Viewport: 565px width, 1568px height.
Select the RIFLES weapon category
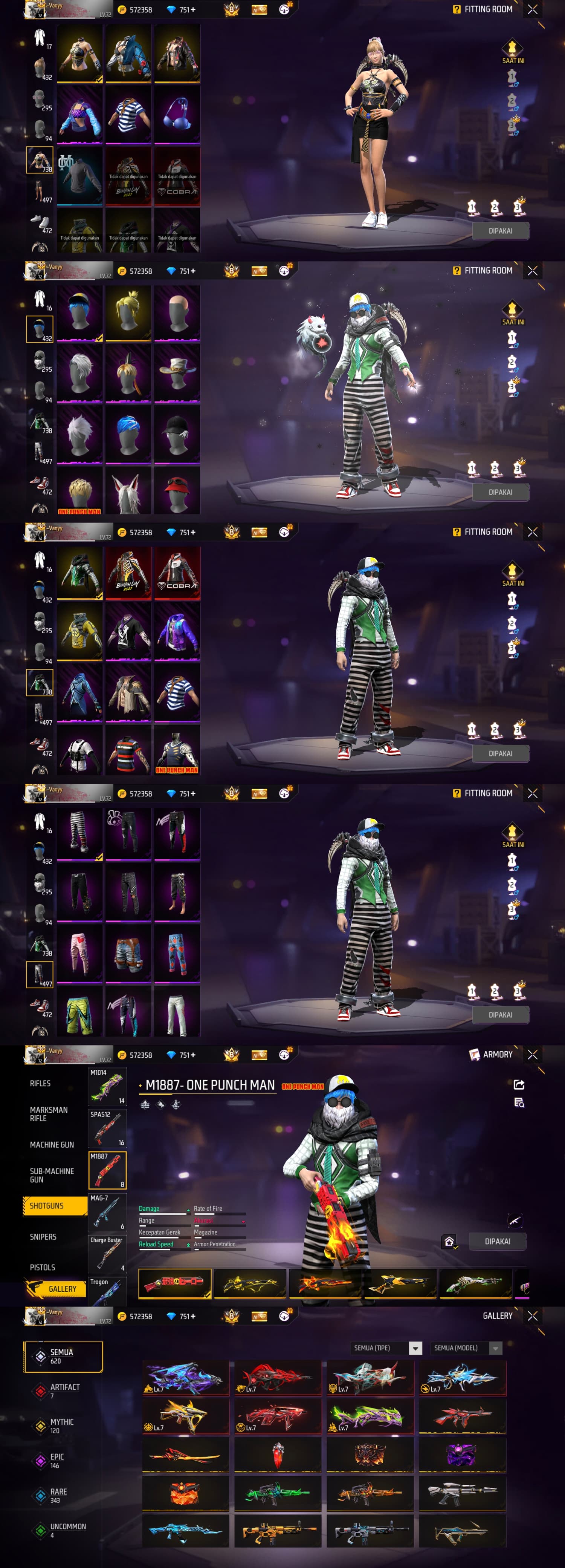point(41,1084)
